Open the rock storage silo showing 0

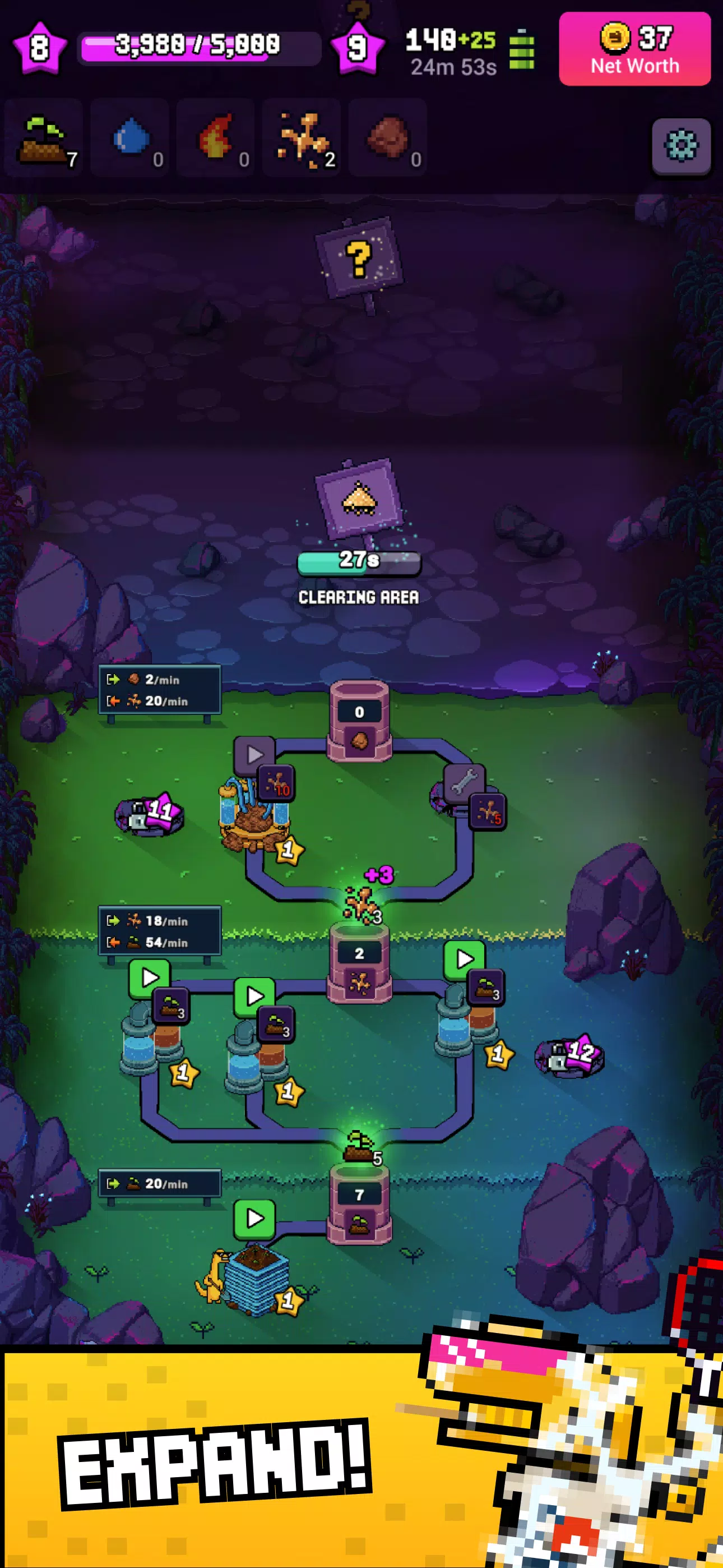(359, 721)
